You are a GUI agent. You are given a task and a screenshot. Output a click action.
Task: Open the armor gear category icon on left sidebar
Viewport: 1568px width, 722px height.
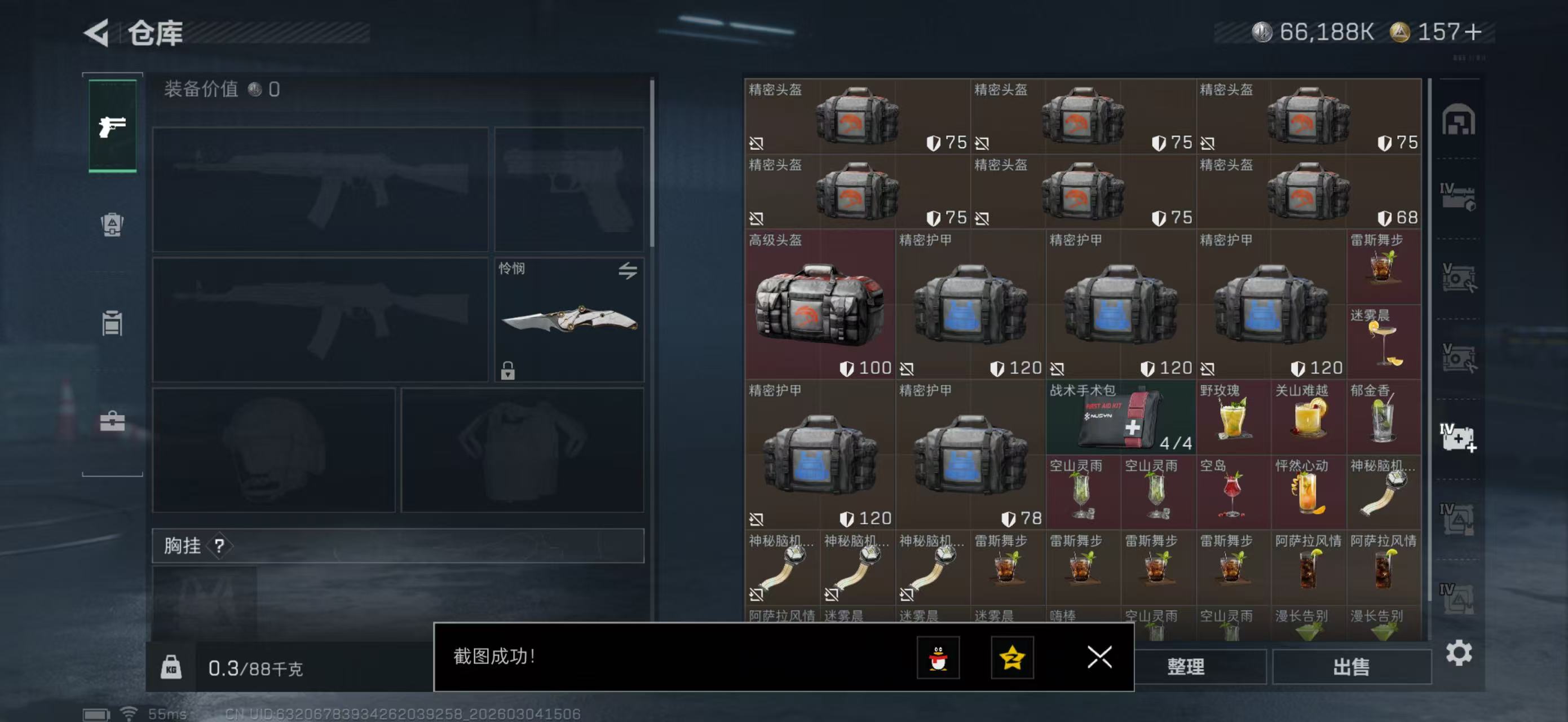112,226
